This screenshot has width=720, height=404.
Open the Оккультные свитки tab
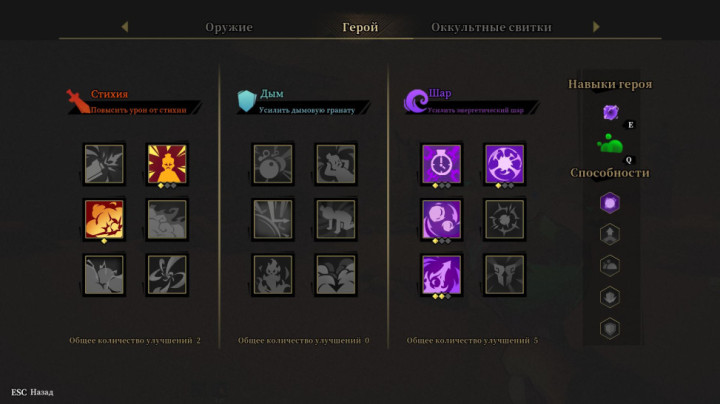[x=491, y=27]
